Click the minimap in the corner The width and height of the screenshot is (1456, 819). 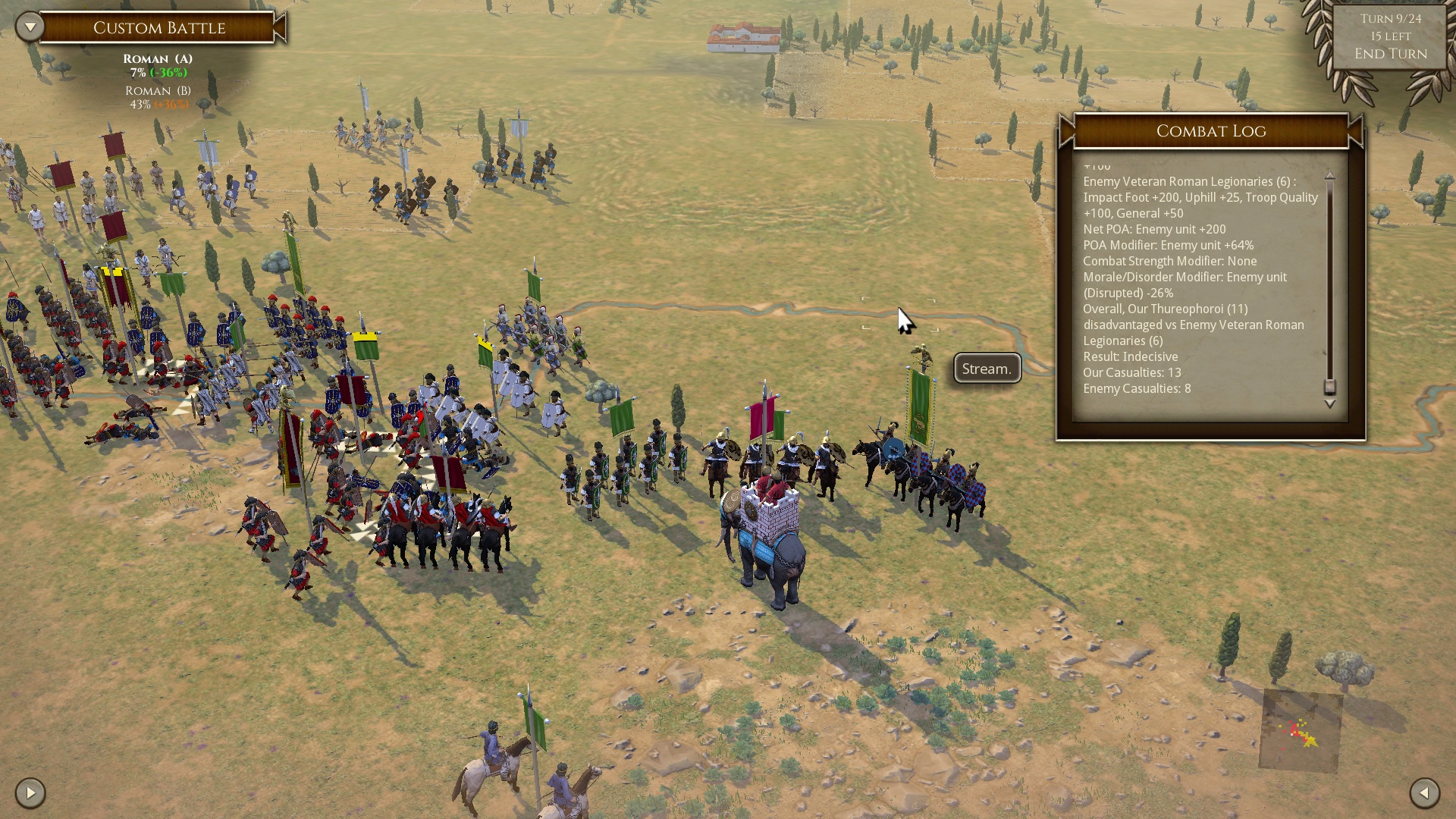click(1301, 731)
